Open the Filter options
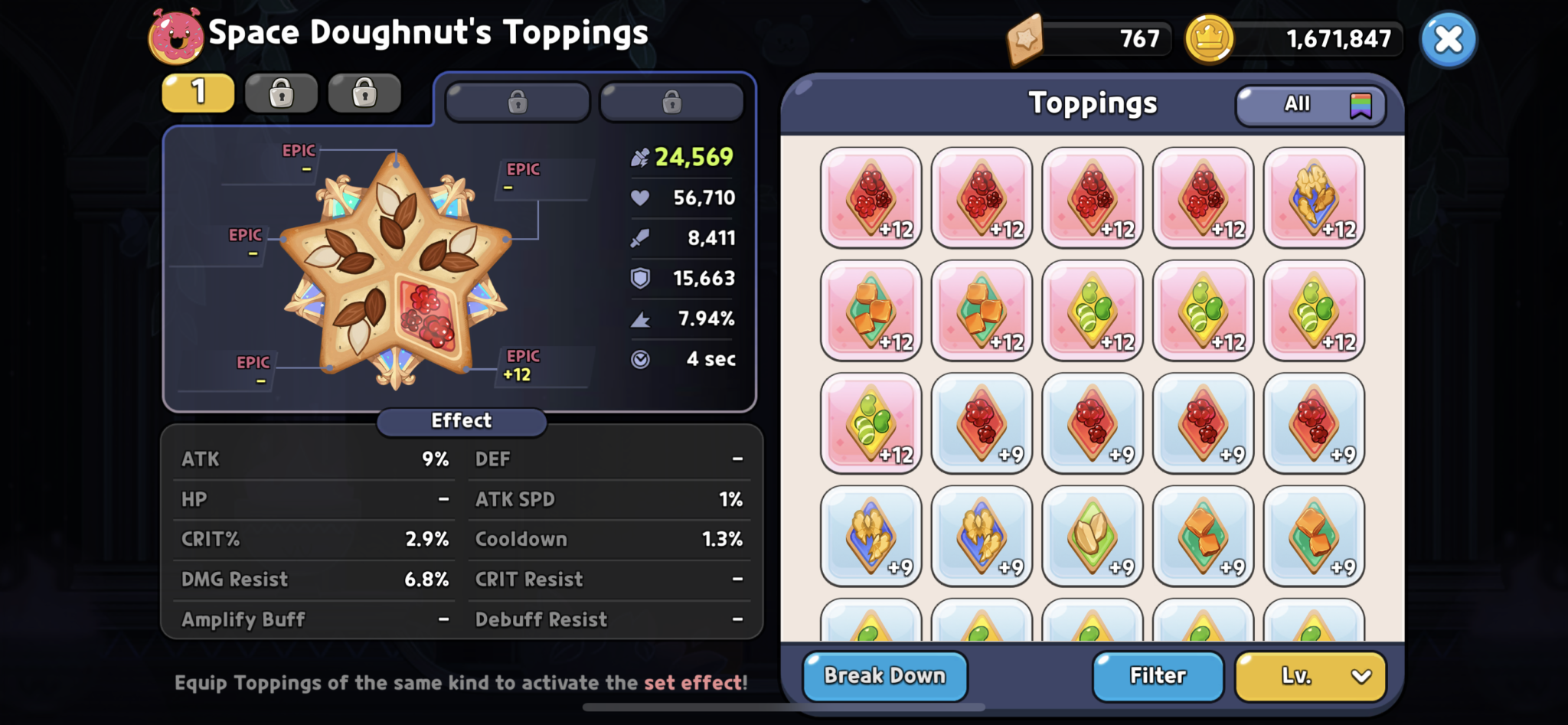The image size is (1568, 725). coord(1158,675)
